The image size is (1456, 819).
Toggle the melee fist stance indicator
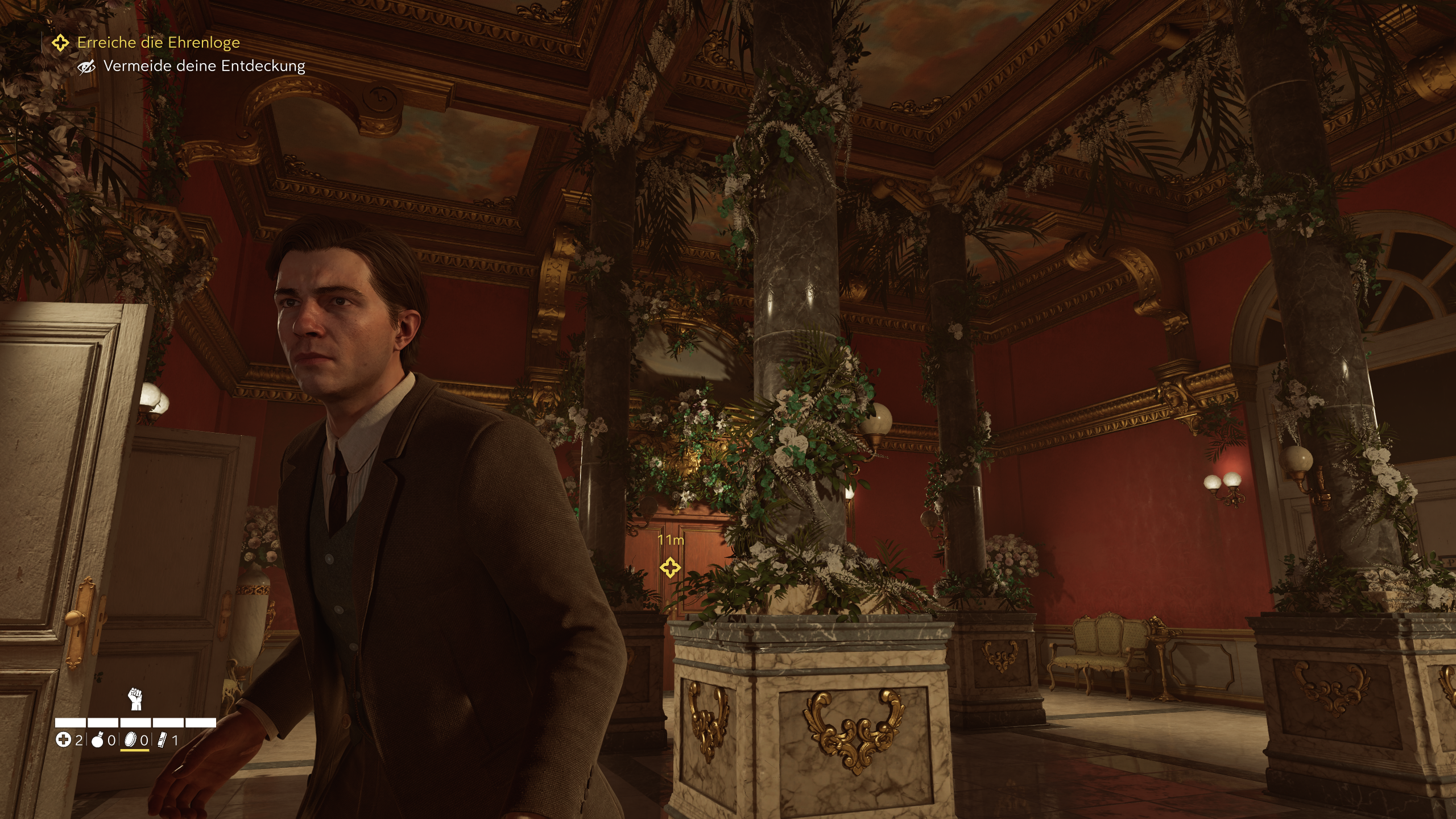coord(135,700)
